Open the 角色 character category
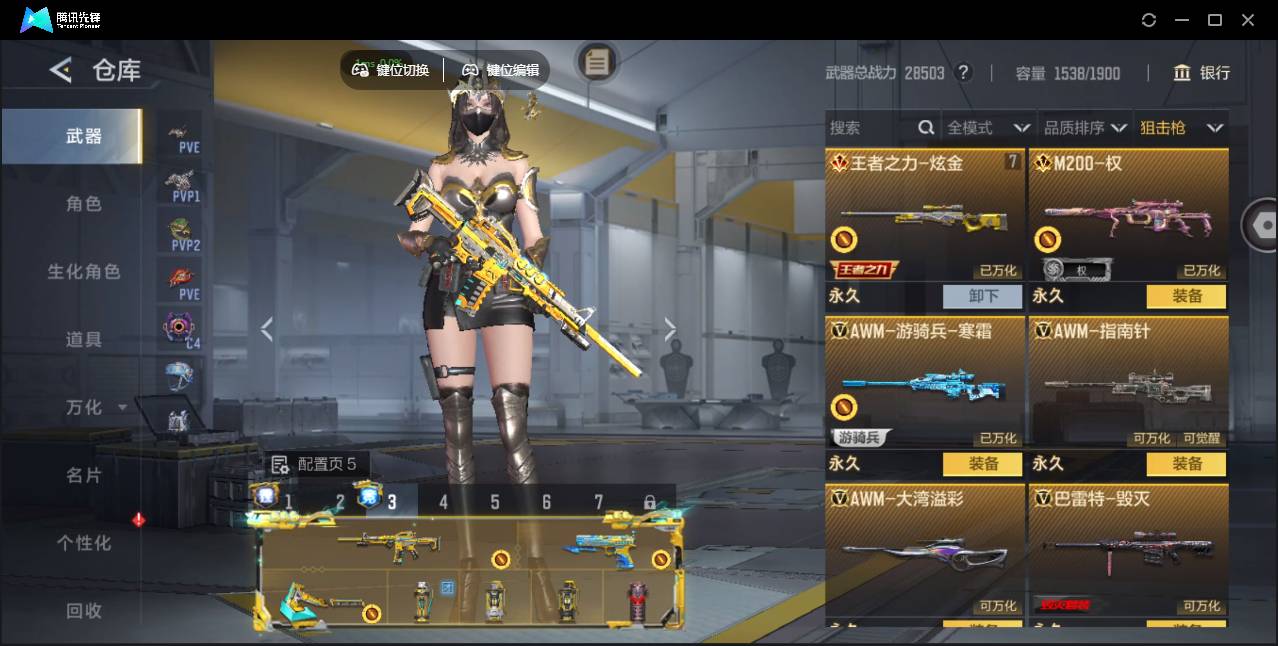This screenshot has width=1278, height=646. (x=84, y=204)
